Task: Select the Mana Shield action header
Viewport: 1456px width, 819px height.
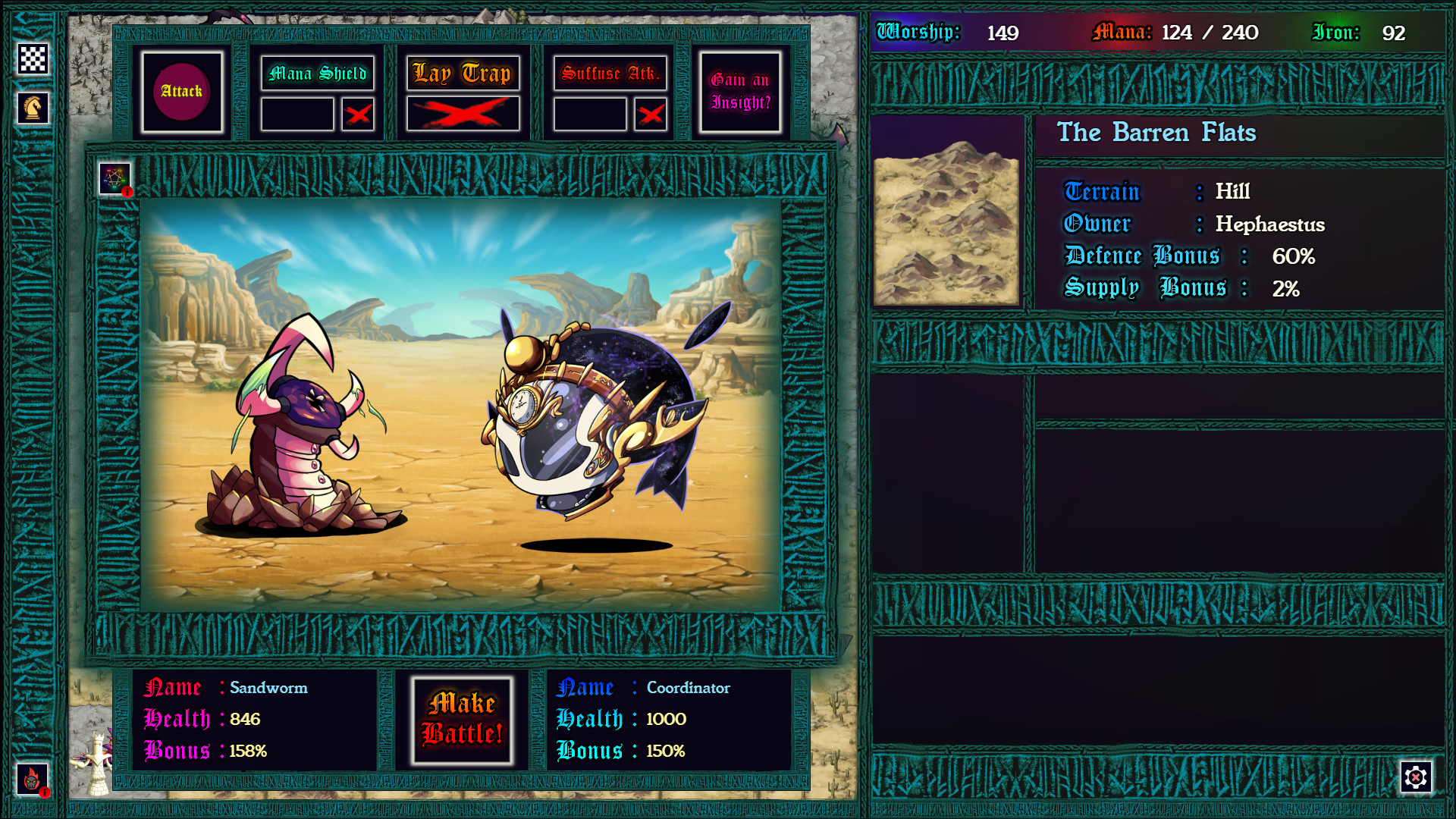Action: 317,74
